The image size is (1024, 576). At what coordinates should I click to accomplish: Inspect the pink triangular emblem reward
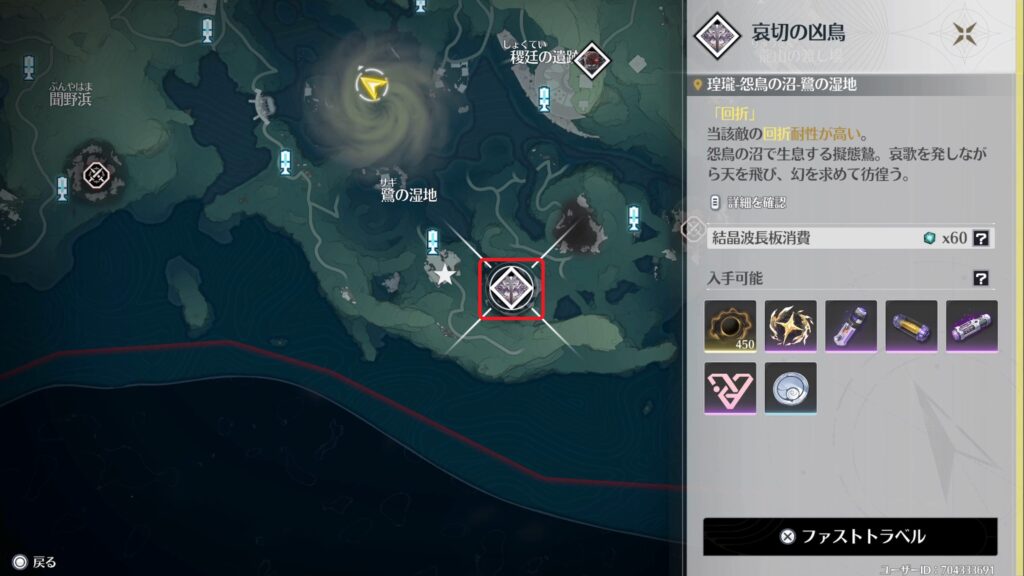[x=730, y=388]
